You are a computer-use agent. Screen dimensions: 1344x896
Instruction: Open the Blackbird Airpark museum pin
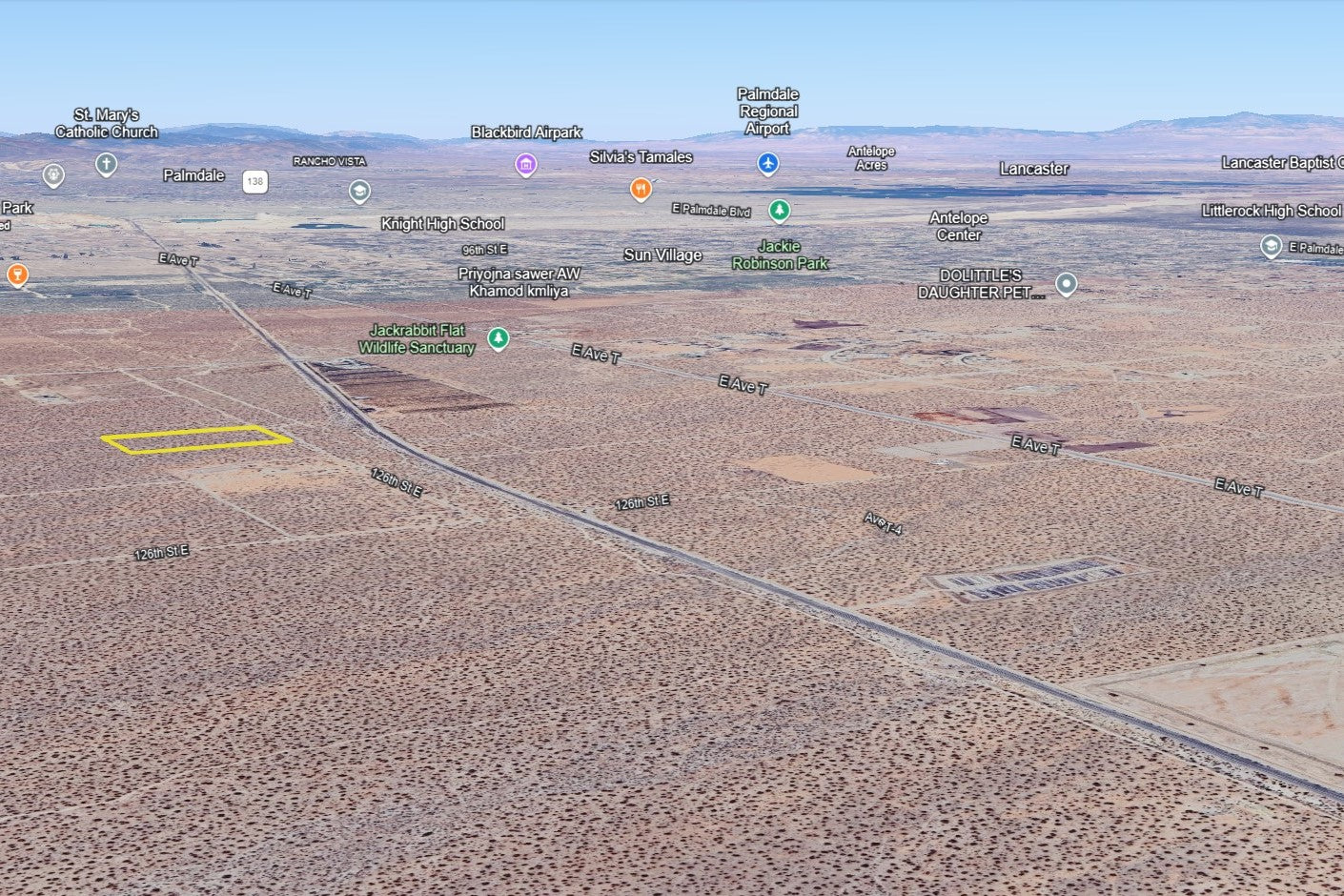click(525, 165)
